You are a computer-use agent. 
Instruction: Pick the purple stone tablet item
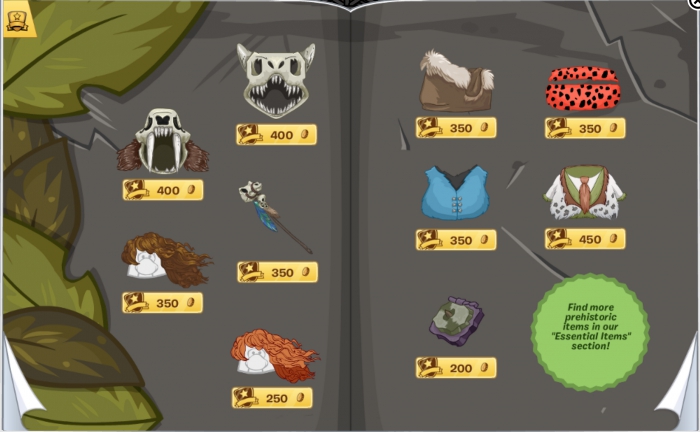tap(457, 320)
